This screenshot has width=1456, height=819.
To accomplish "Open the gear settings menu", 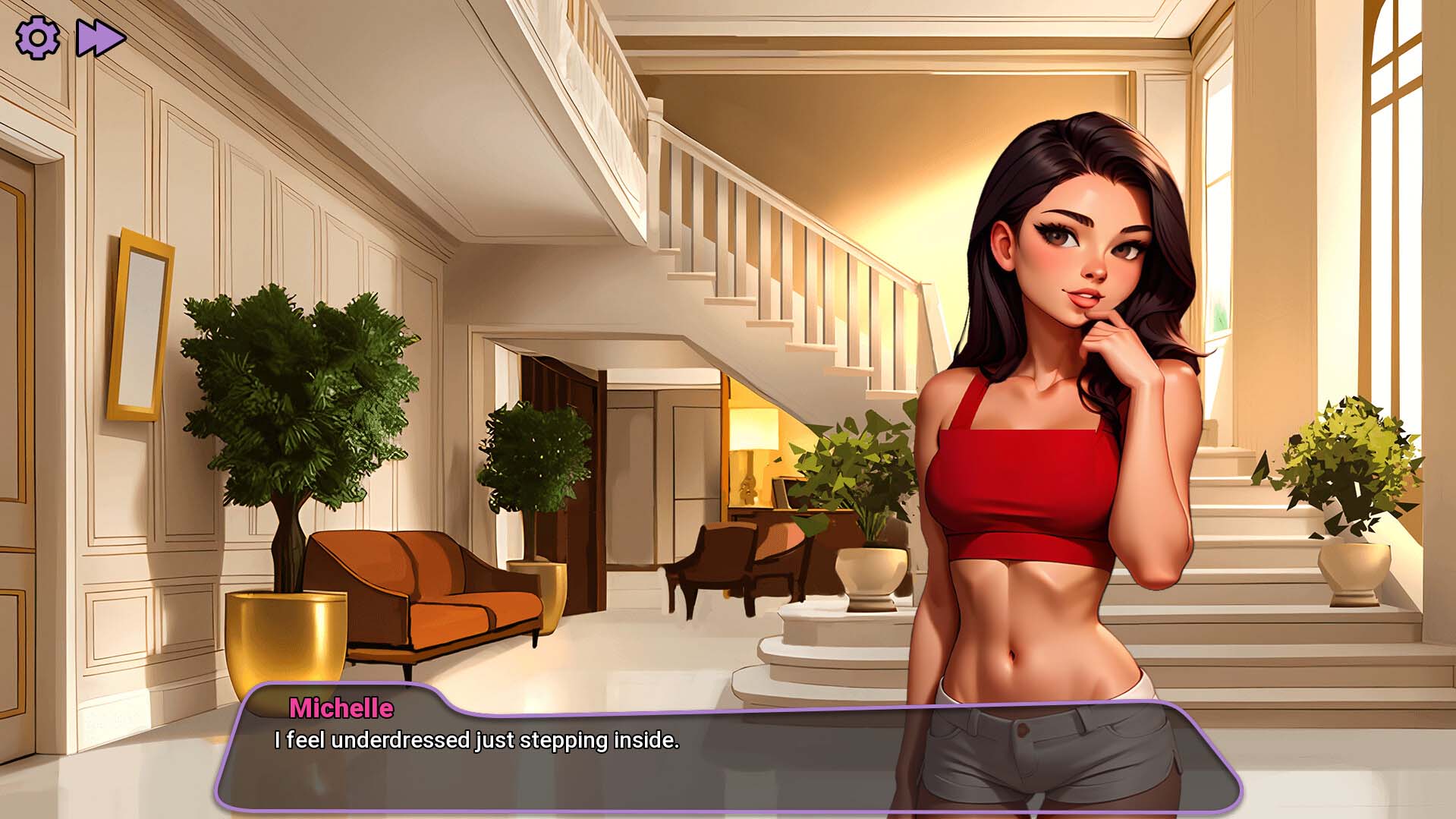I will click(x=37, y=38).
